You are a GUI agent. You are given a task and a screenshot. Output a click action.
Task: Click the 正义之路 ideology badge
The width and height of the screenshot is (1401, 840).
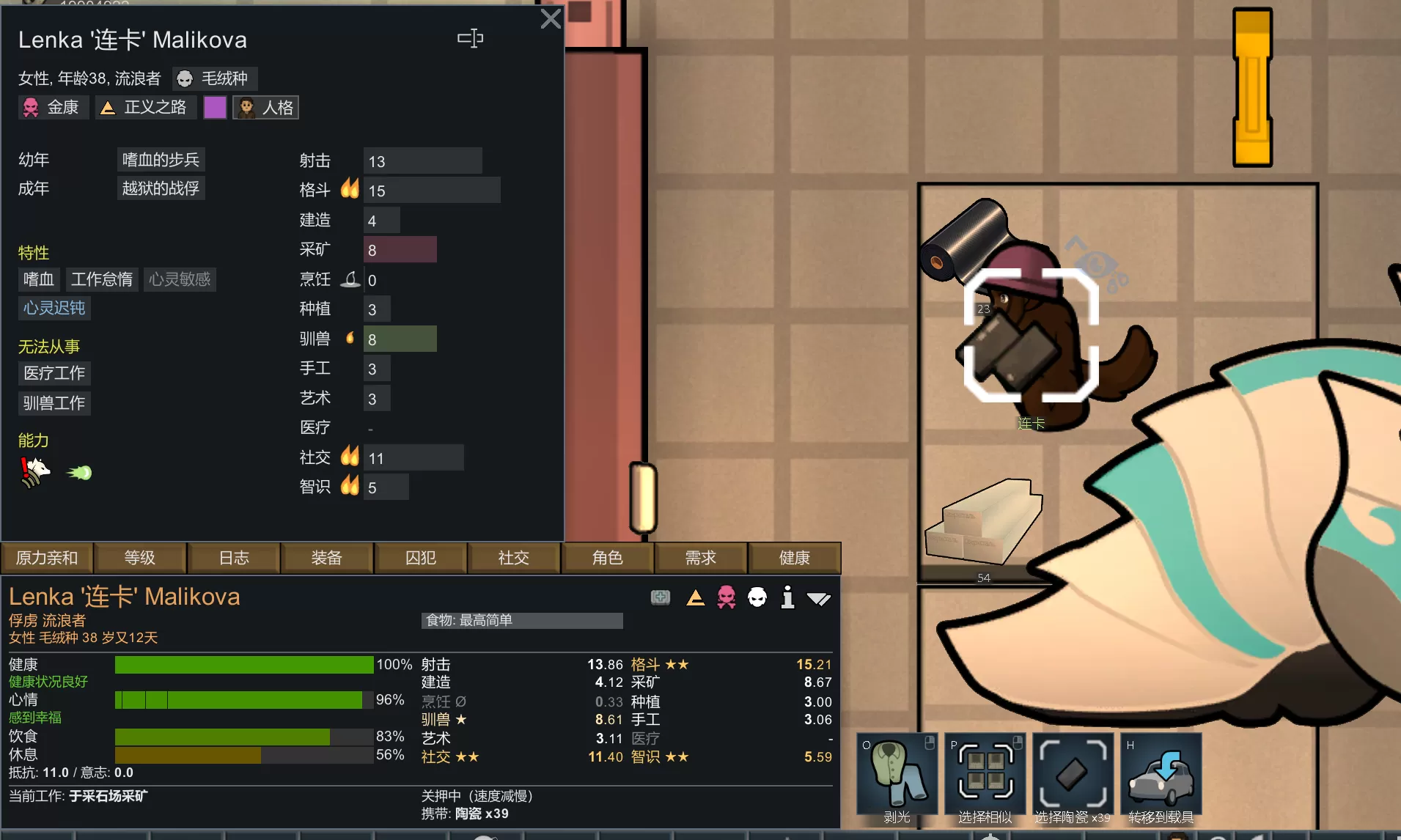[144, 108]
